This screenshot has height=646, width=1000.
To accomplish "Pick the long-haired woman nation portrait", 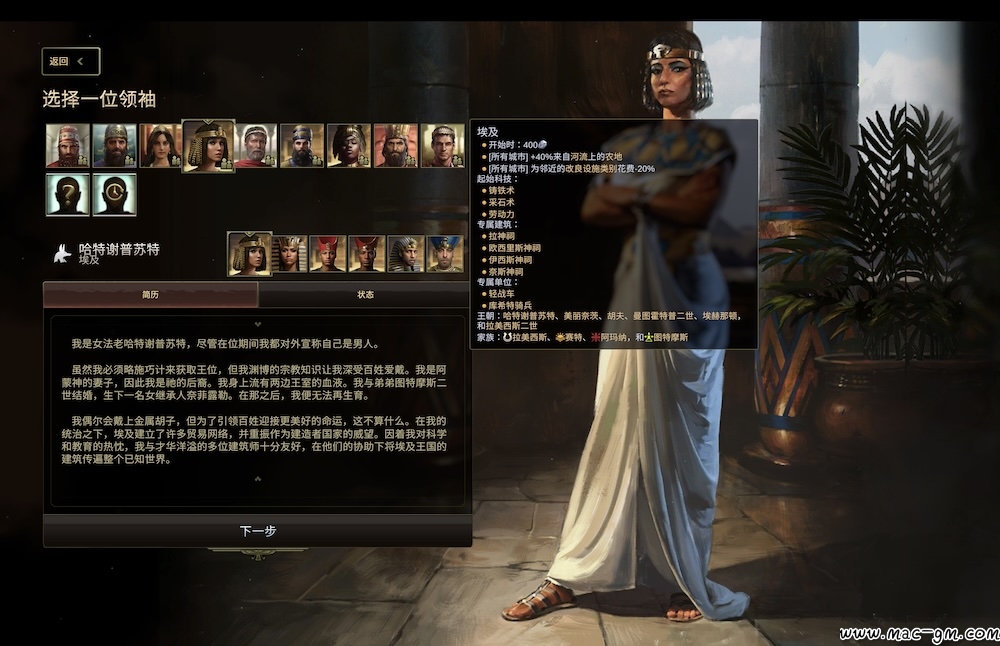I will click(161, 146).
